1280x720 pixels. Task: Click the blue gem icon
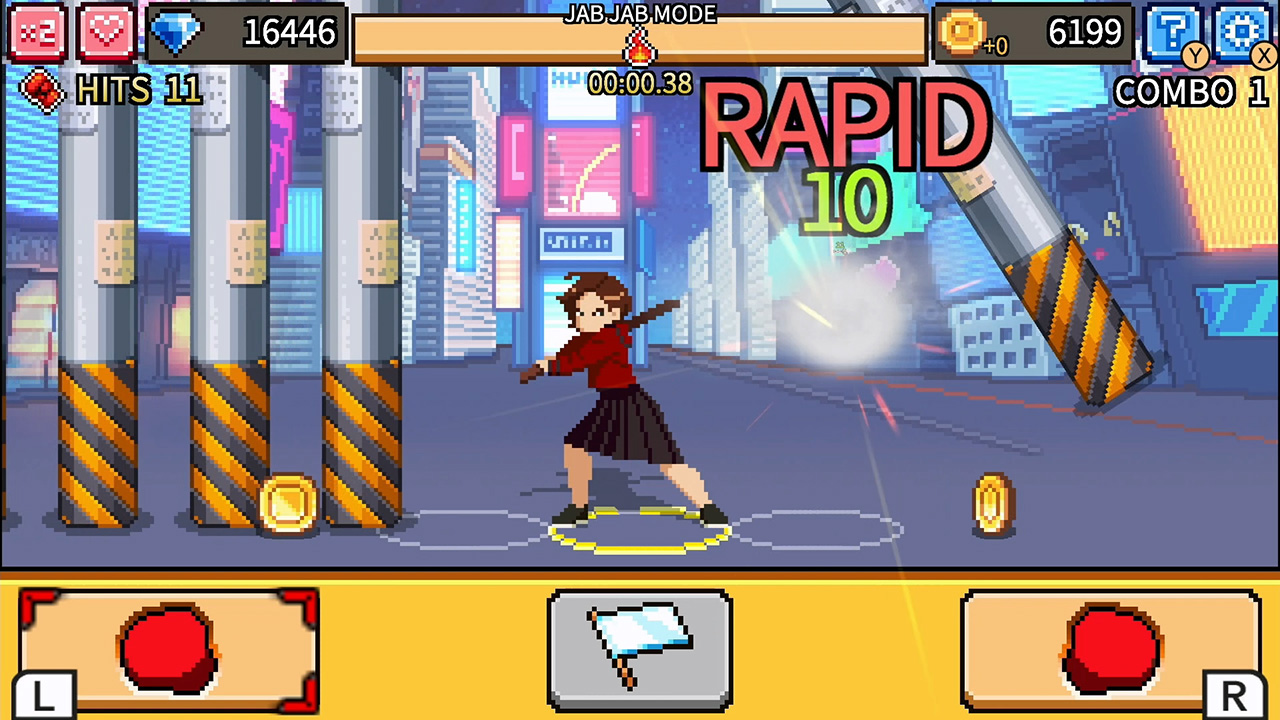tap(177, 33)
